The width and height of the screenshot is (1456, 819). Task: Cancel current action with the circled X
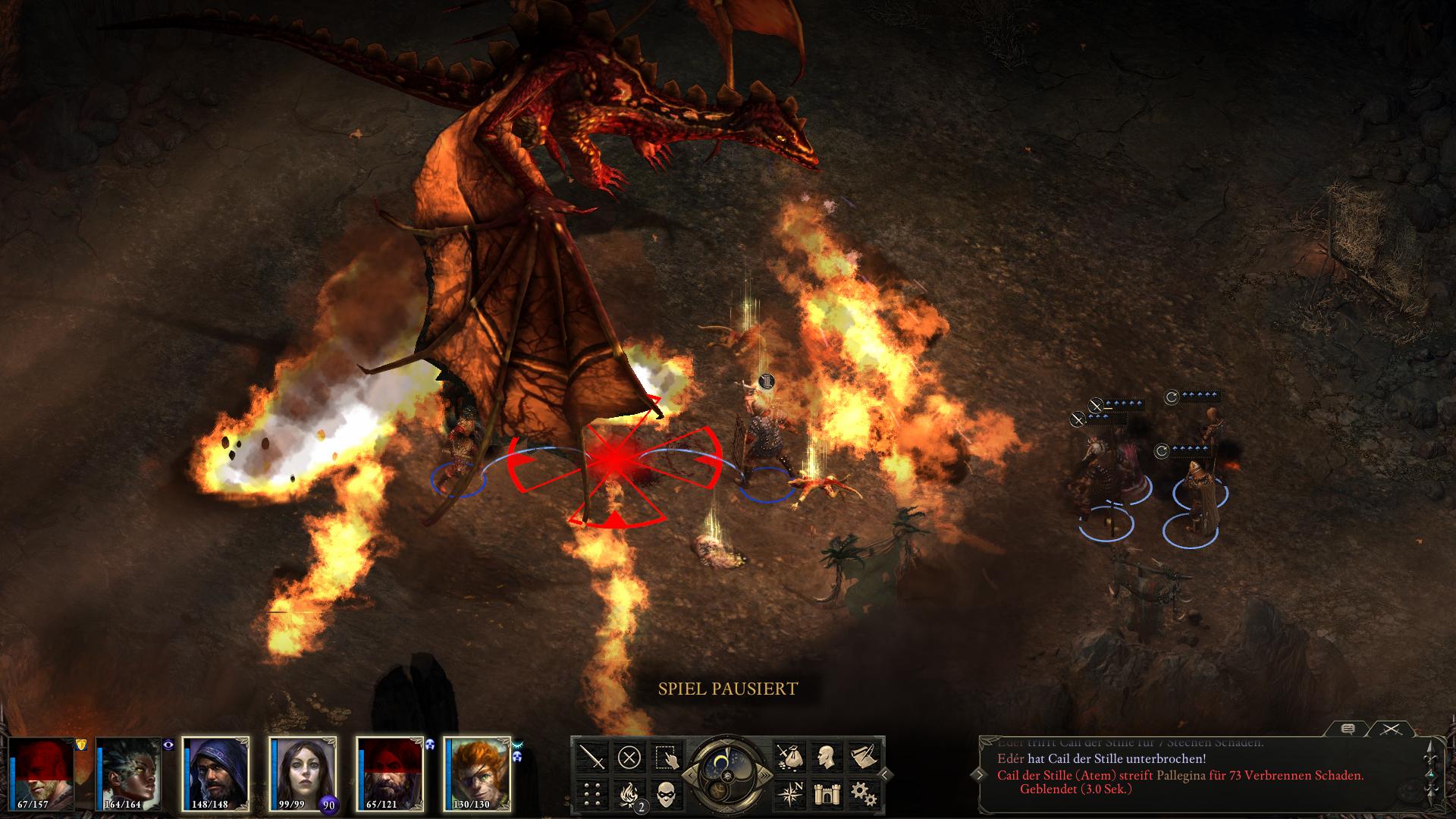[629, 757]
